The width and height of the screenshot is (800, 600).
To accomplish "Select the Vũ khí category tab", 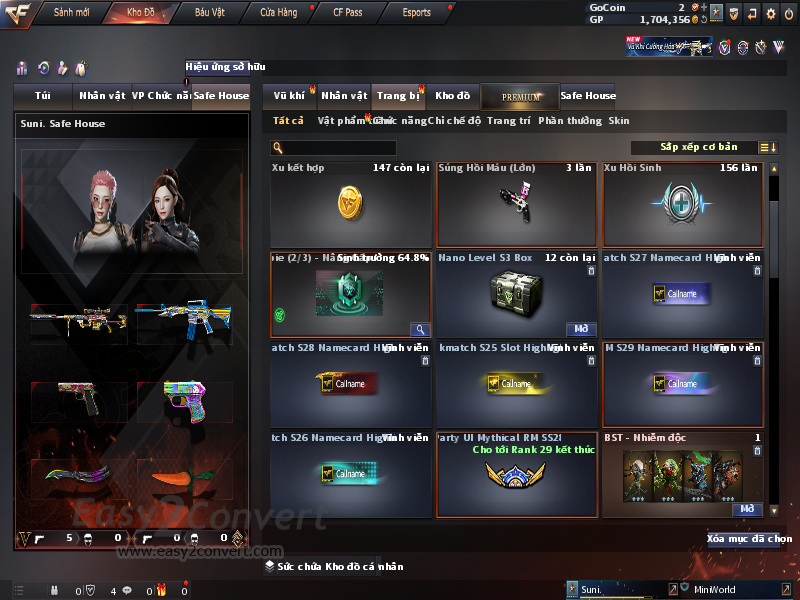I will (289, 96).
